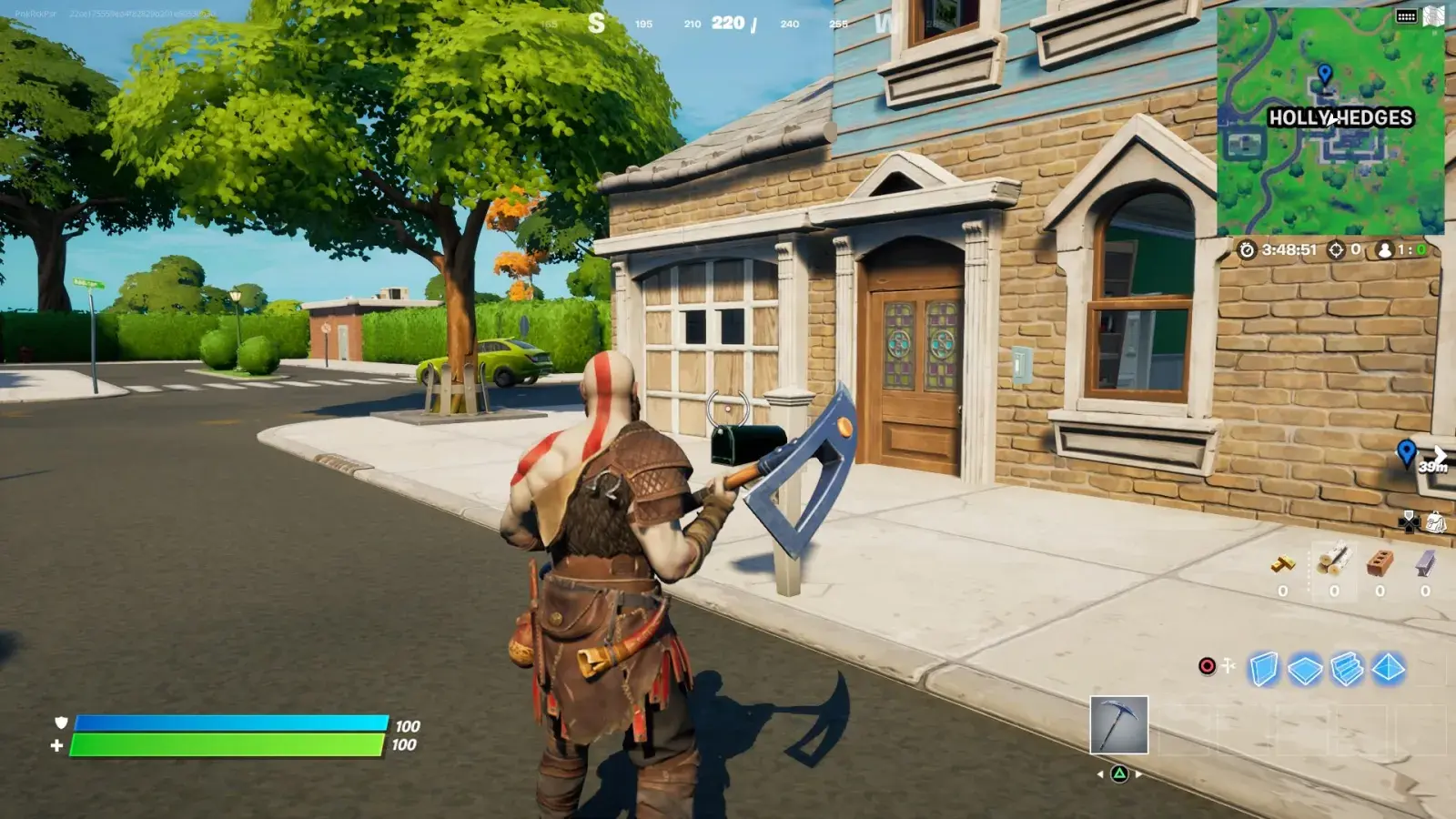Click the eliminations crosshair counter
Image resolution: width=1456 pixels, height=819 pixels.
tap(1337, 250)
